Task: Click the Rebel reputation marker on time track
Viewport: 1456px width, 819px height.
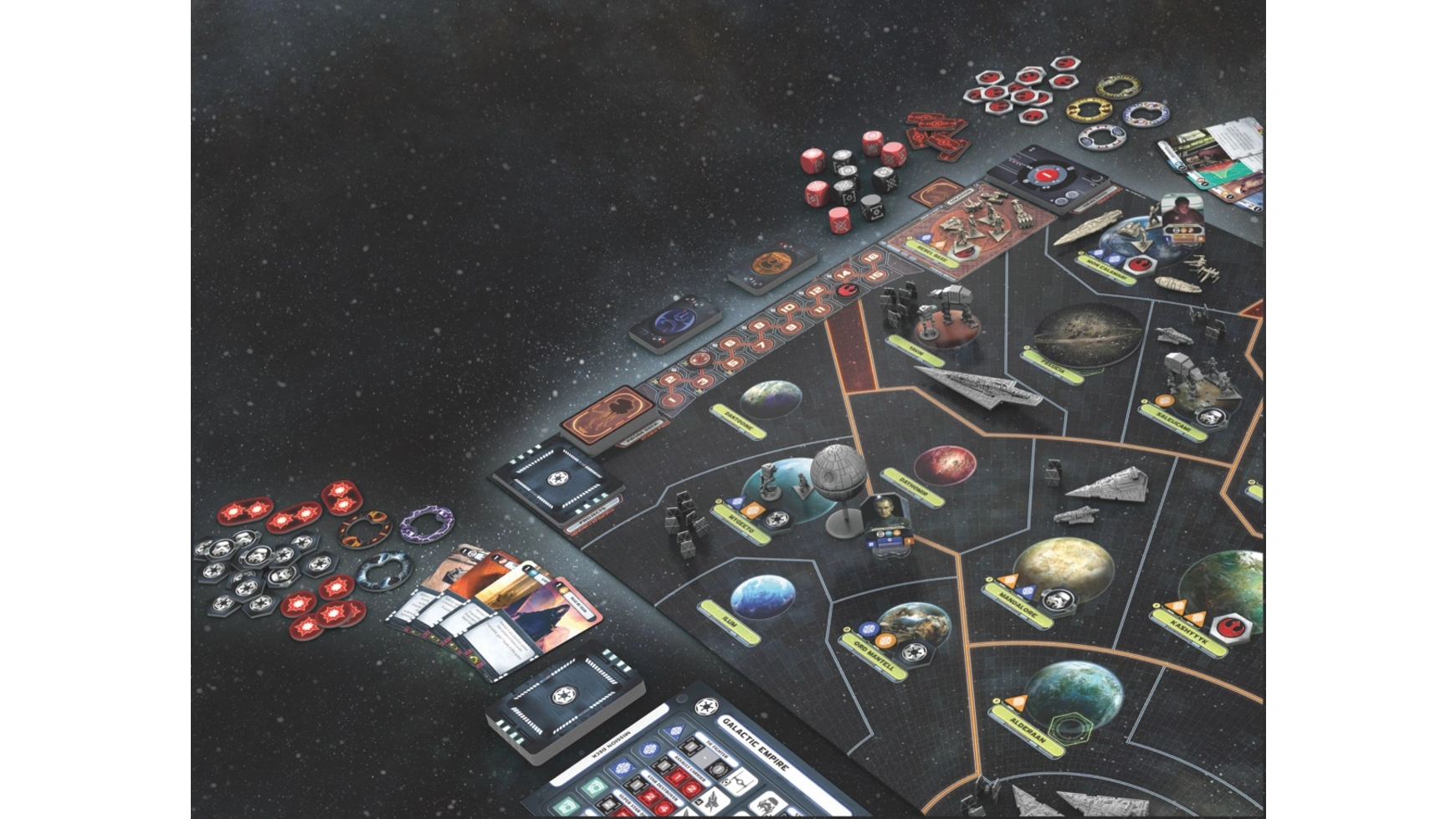Action: click(x=847, y=289)
